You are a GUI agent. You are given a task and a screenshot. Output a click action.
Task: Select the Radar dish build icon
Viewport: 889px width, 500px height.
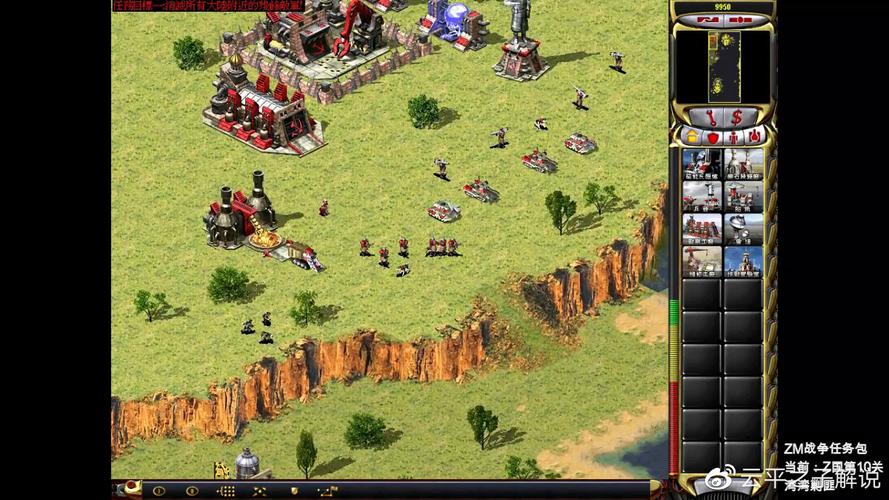click(x=743, y=228)
